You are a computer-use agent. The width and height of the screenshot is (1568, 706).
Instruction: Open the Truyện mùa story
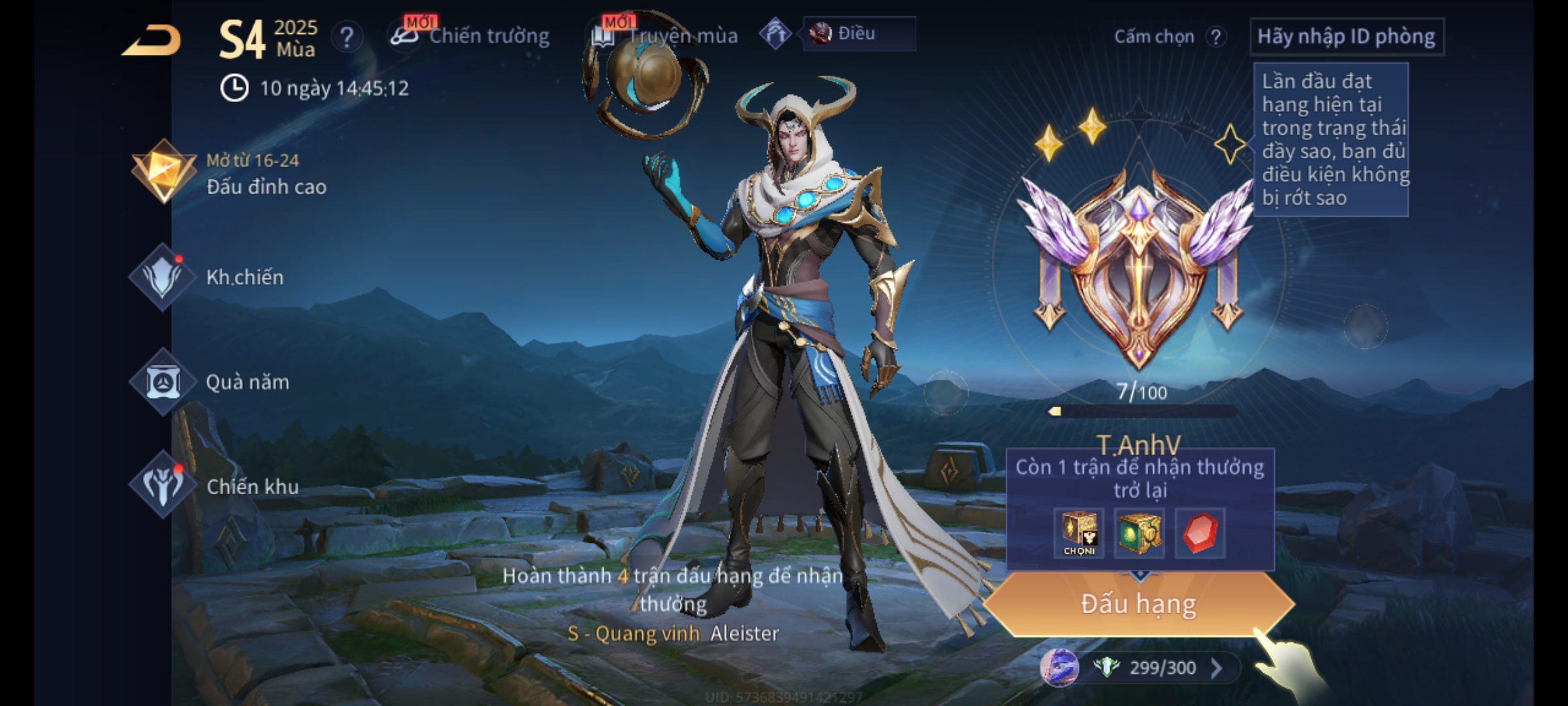coord(666,36)
